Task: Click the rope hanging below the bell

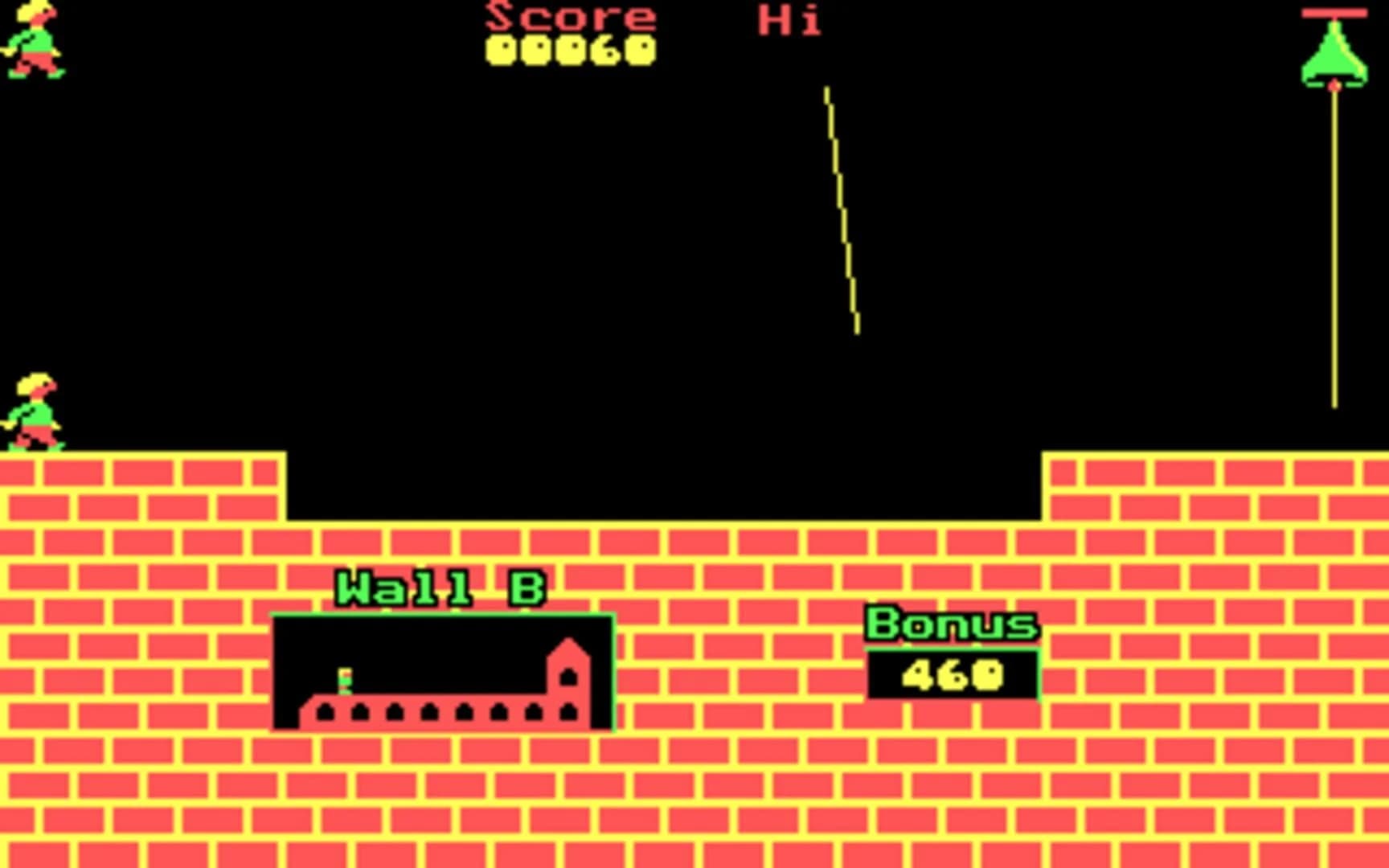Action: click(x=1334, y=241)
